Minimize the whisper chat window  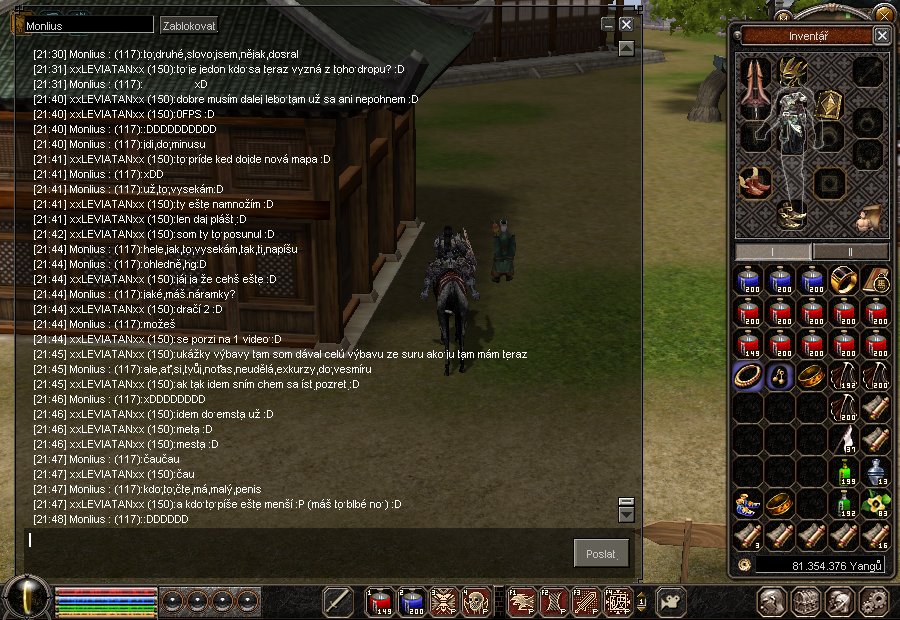coord(607,24)
